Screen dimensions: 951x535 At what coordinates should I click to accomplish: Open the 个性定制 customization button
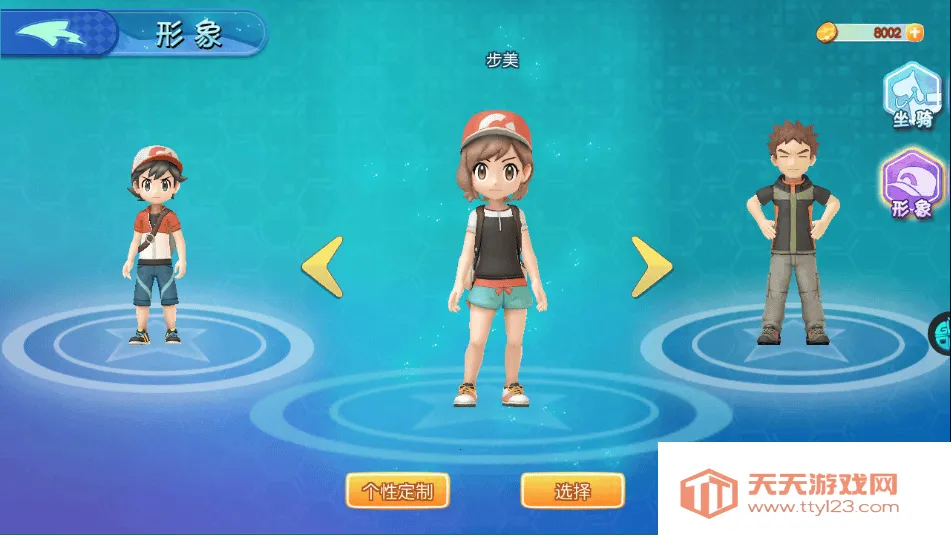pos(397,491)
